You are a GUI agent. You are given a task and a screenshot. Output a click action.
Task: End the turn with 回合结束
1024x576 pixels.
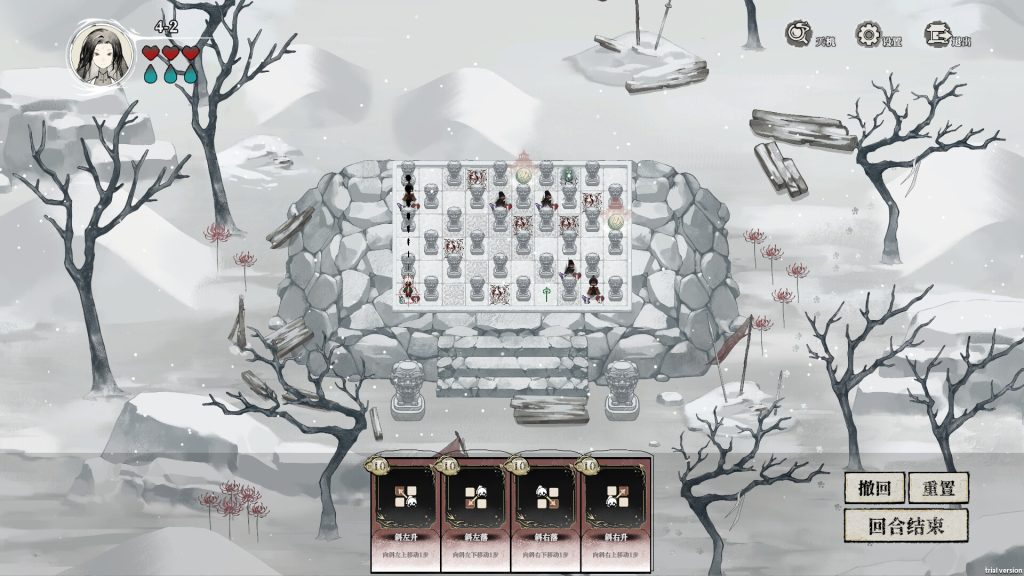pos(905,525)
